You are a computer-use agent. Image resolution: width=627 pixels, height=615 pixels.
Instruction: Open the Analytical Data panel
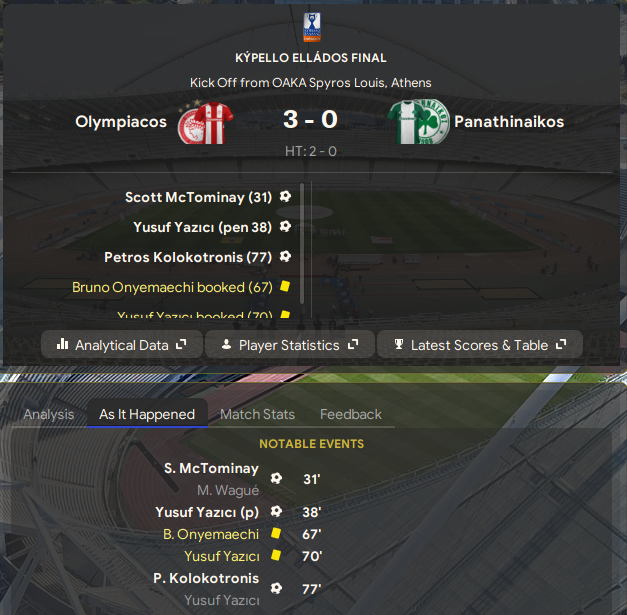122,345
